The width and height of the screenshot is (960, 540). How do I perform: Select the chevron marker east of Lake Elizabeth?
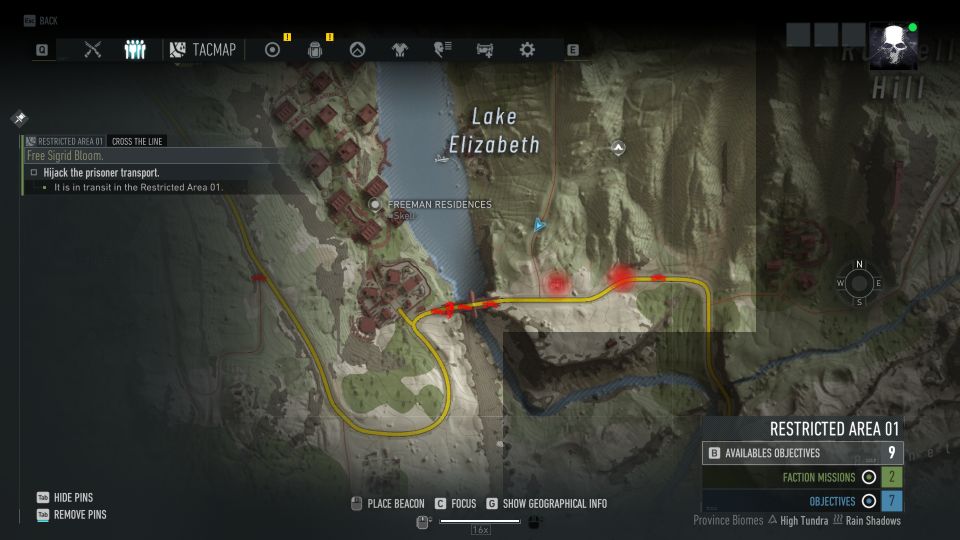pos(619,148)
